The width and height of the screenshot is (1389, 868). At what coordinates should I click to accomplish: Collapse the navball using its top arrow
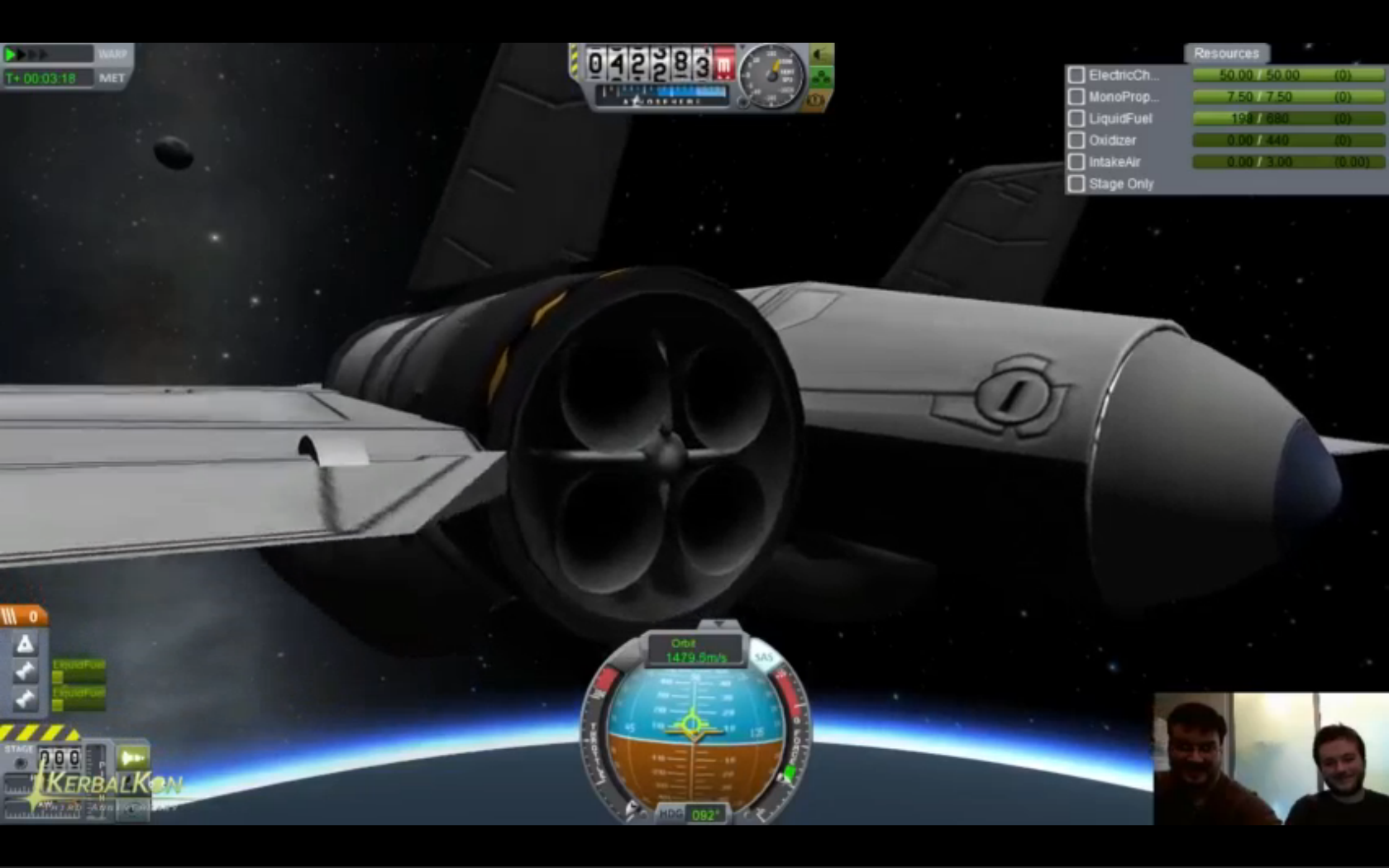pyautogui.click(x=718, y=623)
